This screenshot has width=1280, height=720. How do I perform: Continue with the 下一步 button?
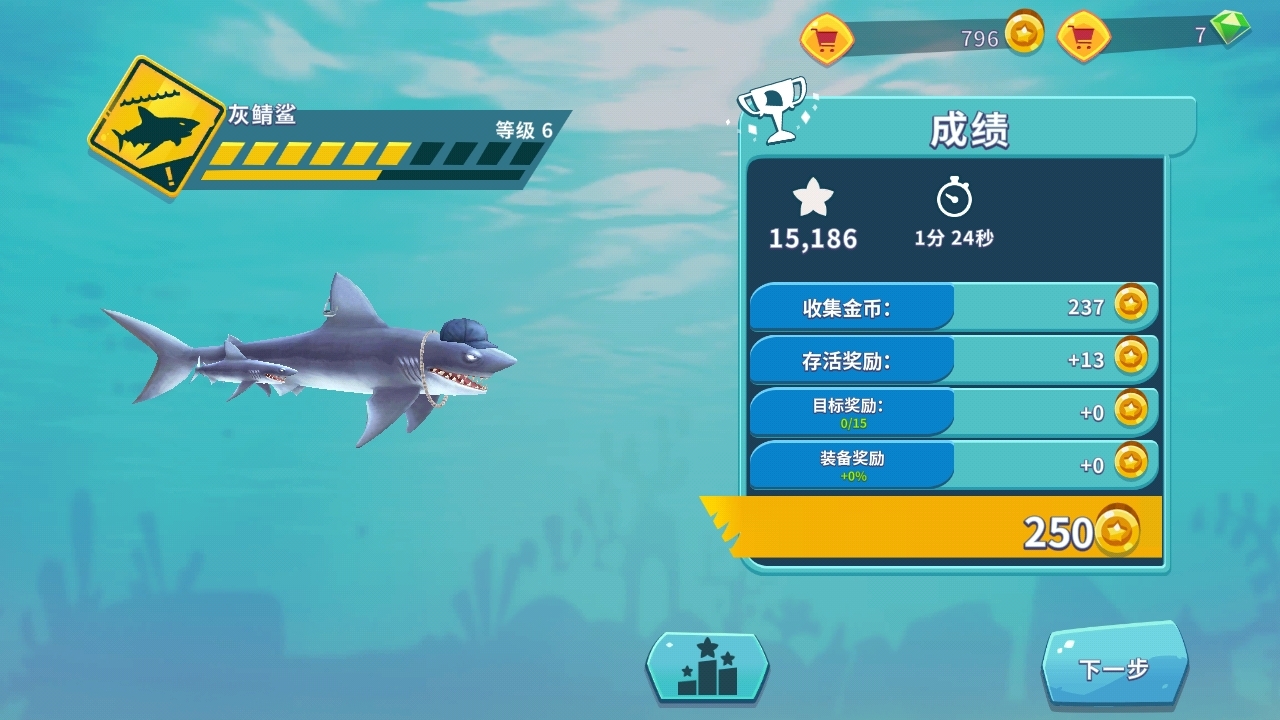[1114, 667]
